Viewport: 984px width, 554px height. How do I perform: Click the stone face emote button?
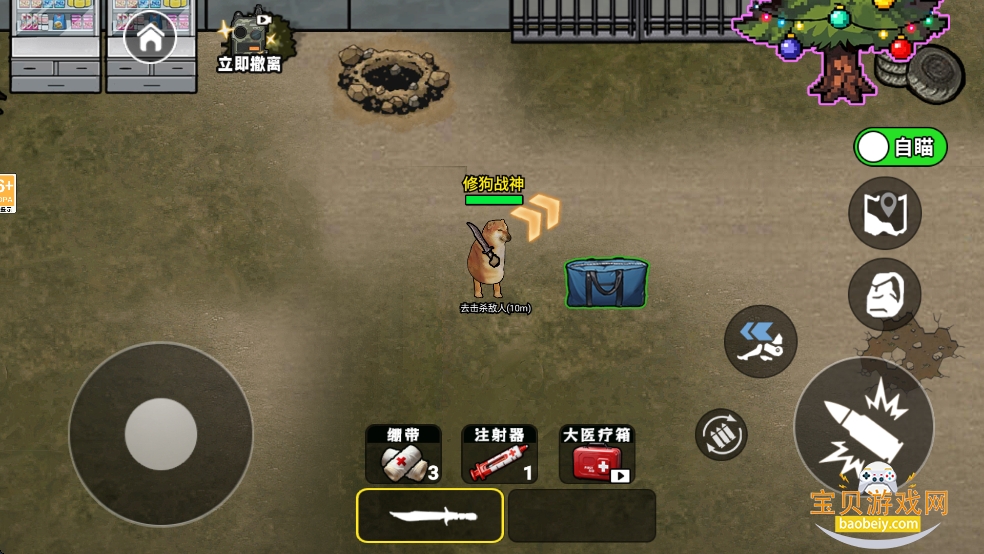pos(884,294)
